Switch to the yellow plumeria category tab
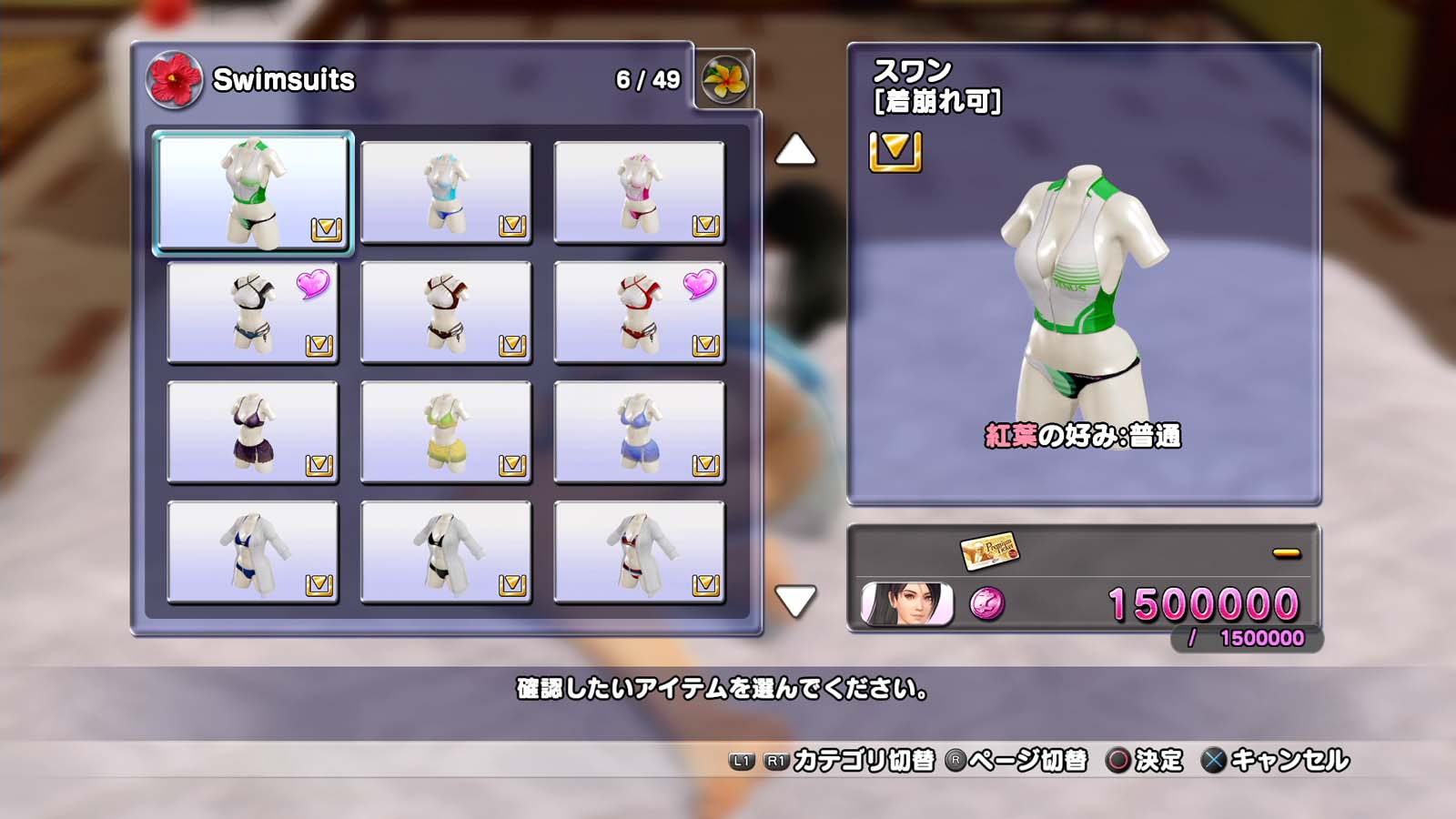The width and height of the screenshot is (1456, 819). [x=724, y=79]
